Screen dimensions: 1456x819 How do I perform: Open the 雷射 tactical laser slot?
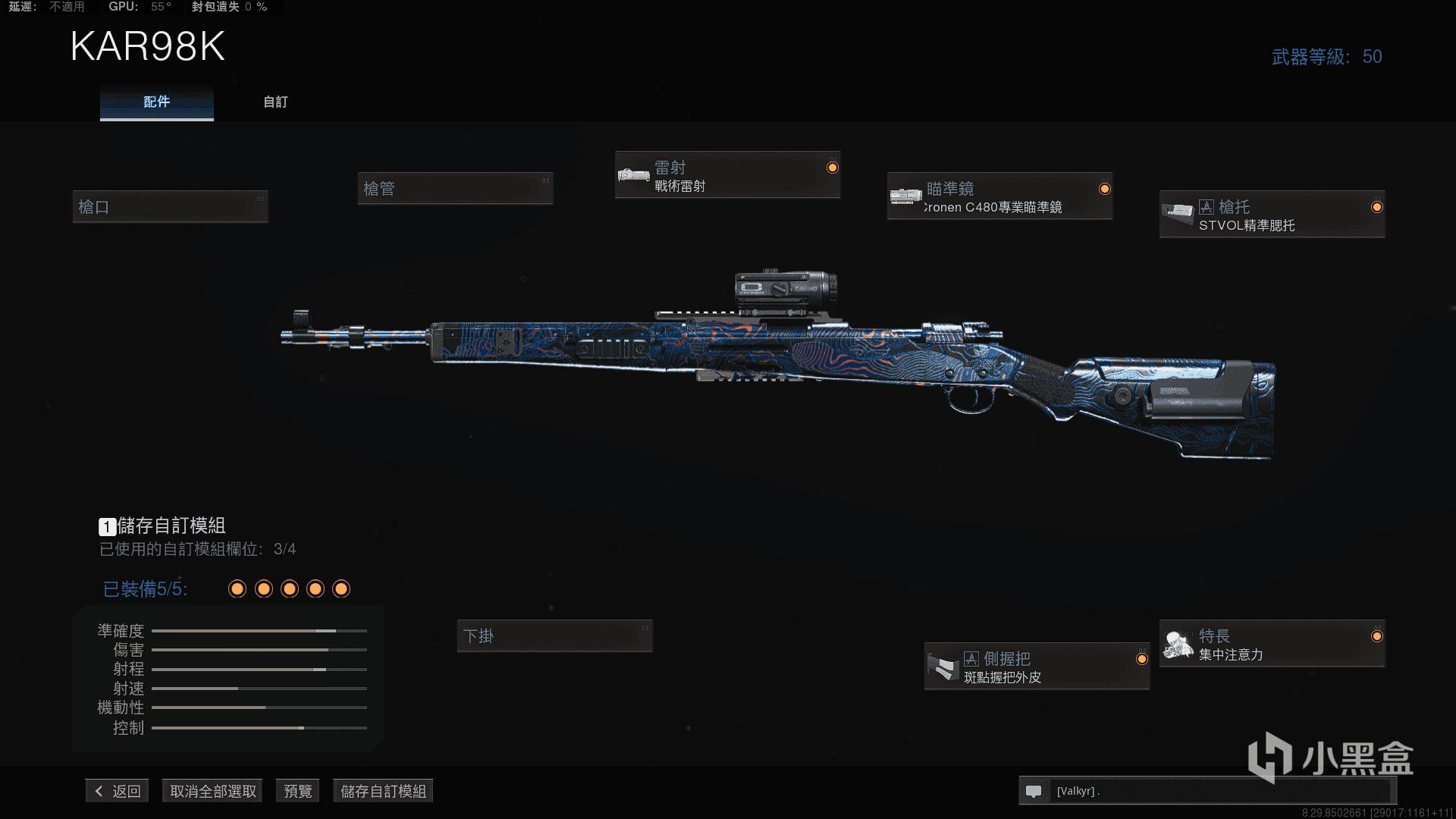pyautogui.click(x=727, y=176)
